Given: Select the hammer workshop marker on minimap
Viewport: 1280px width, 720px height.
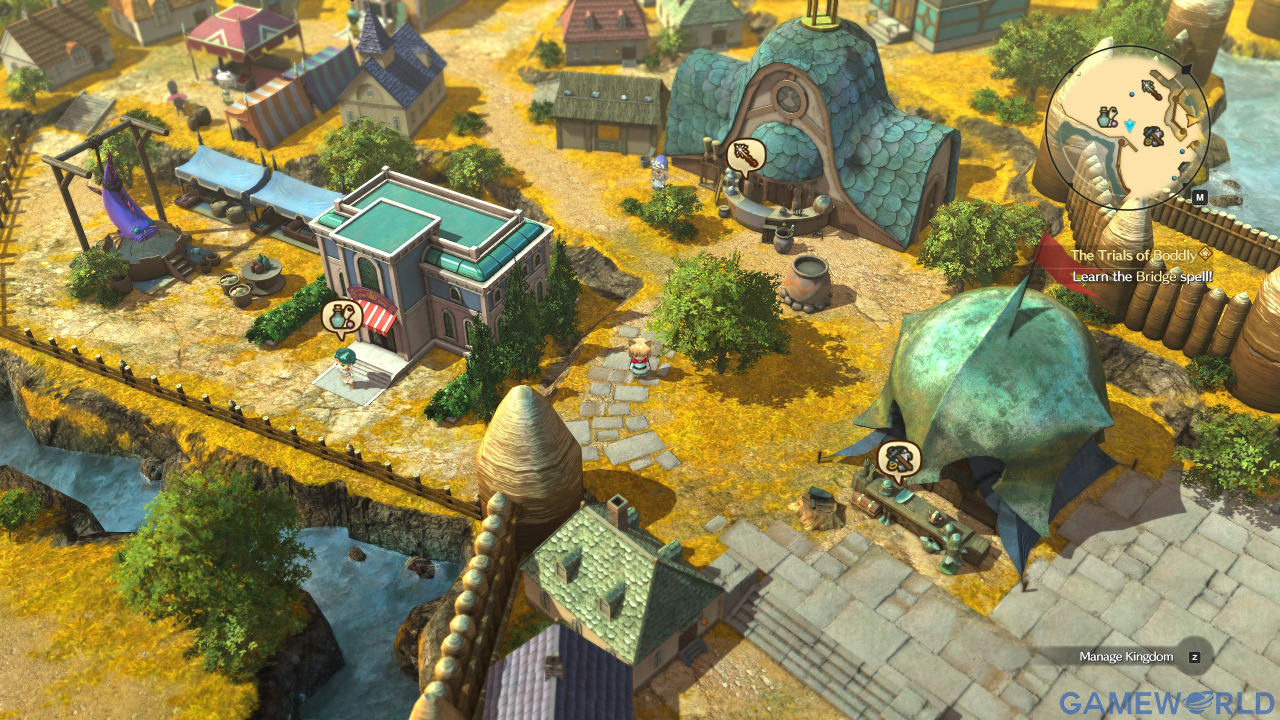Looking at the screenshot, I should pos(1153,135).
